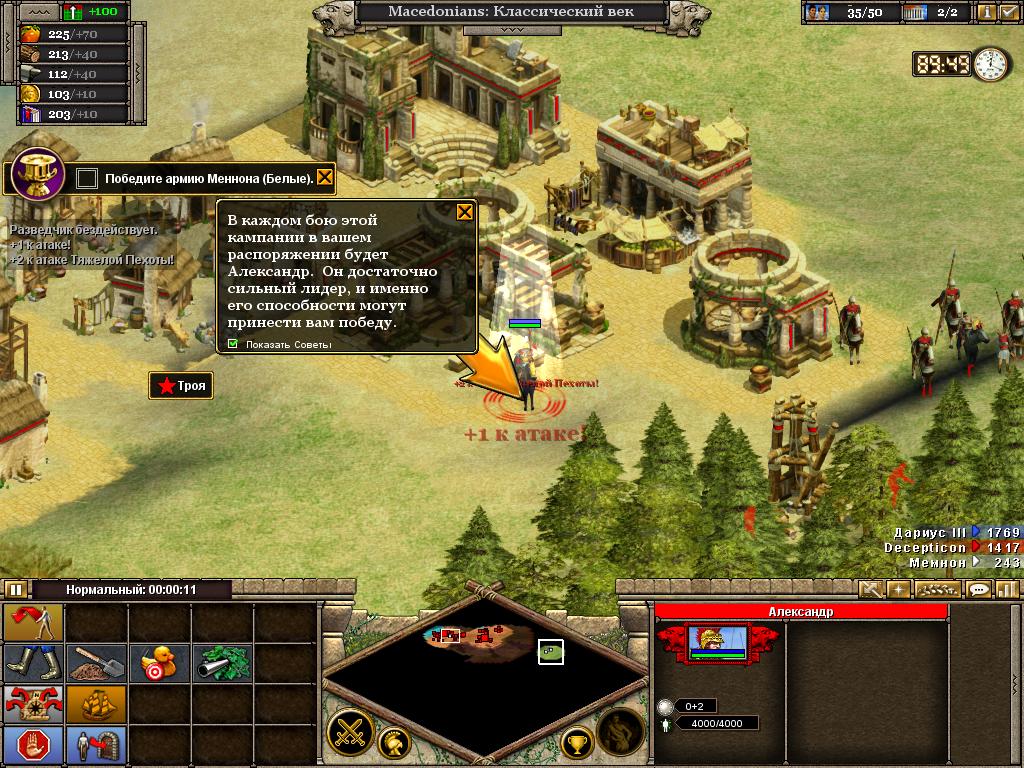The image size is (1024, 768).
Task: Close the Alexander tip popup
Action: [x=465, y=212]
